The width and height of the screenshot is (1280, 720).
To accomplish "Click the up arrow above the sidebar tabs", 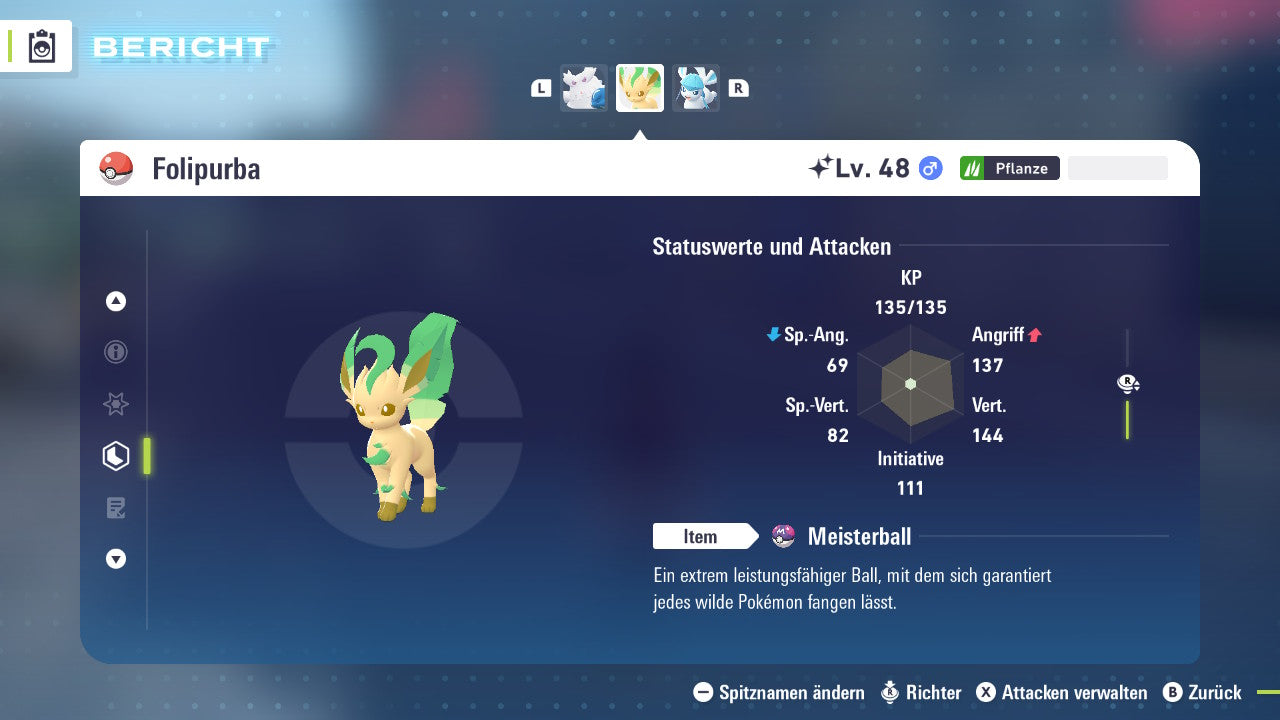I will (x=115, y=301).
